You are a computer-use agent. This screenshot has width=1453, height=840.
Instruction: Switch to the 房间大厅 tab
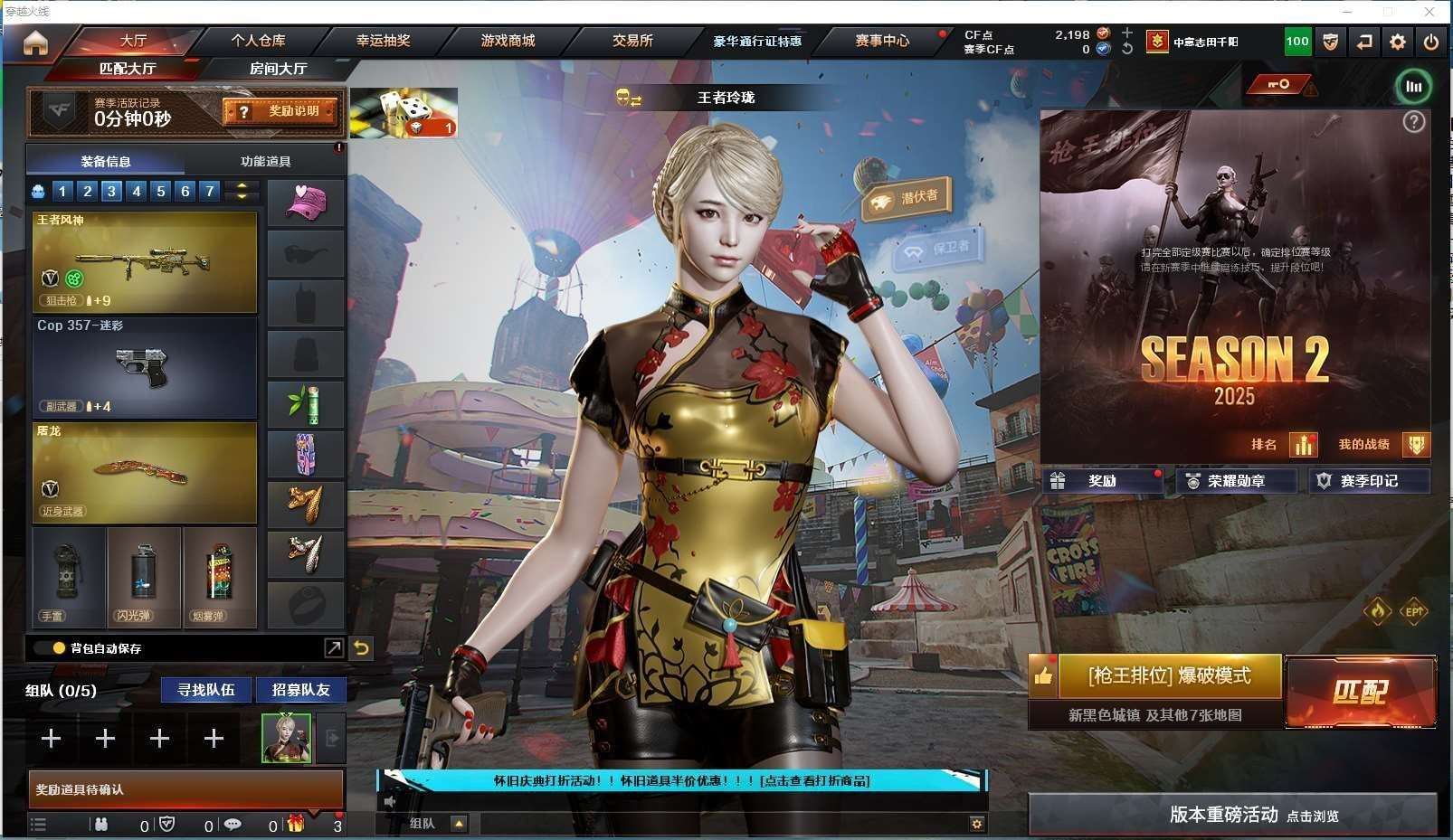pyautogui.click(x=278, y=69)
